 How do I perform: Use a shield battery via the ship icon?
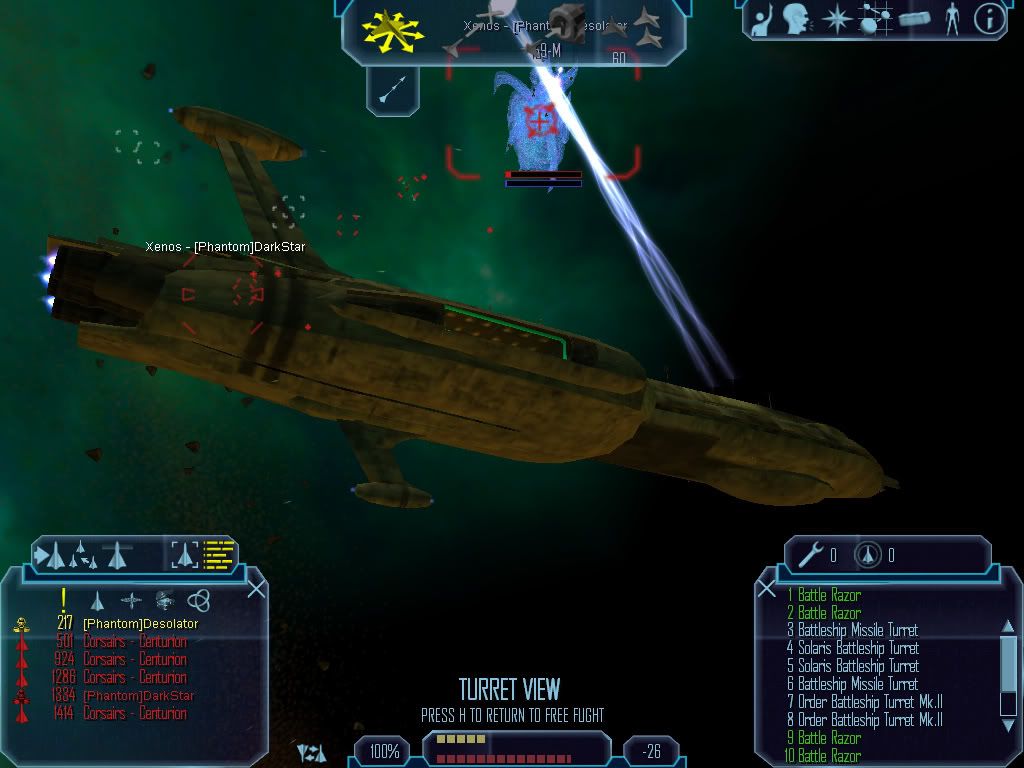click(x=868, y=554)
